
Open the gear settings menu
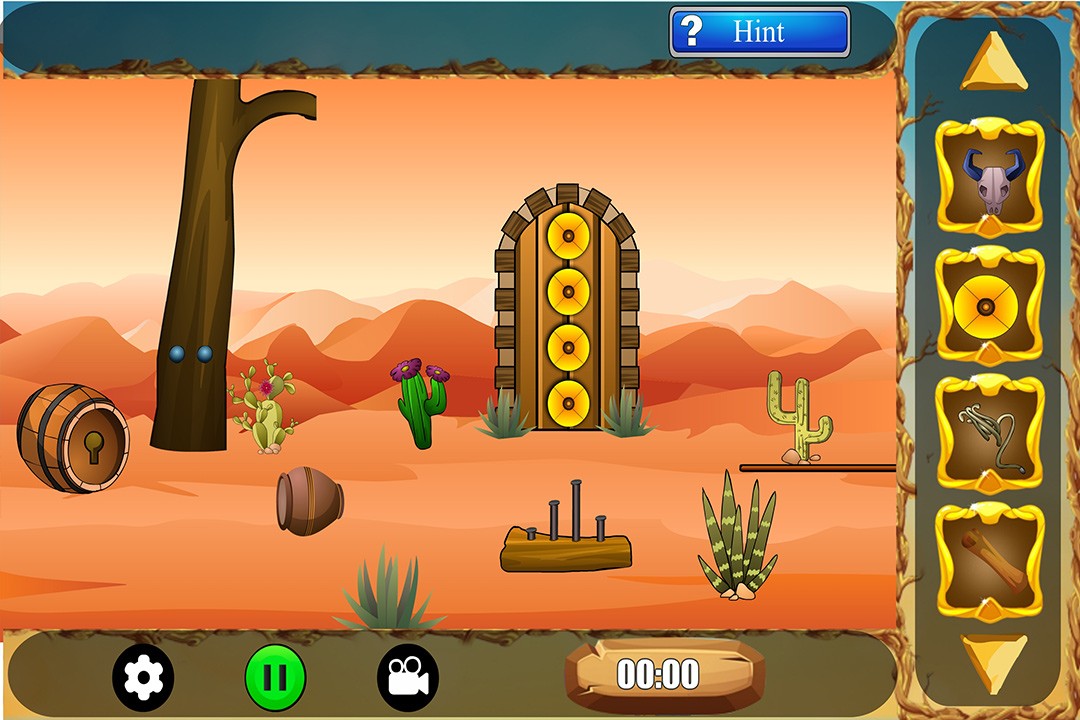coord(143,677)
